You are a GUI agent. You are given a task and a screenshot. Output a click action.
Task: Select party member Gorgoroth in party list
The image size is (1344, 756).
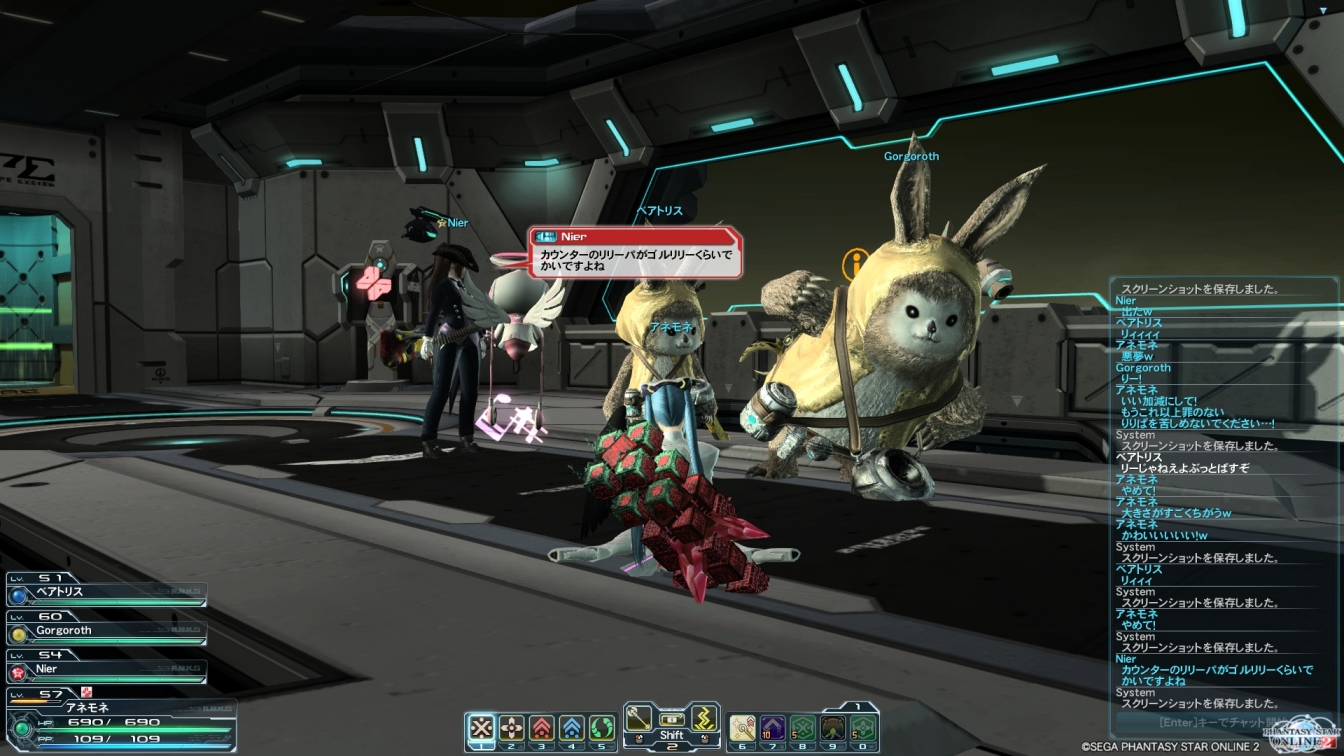point(105,632)
